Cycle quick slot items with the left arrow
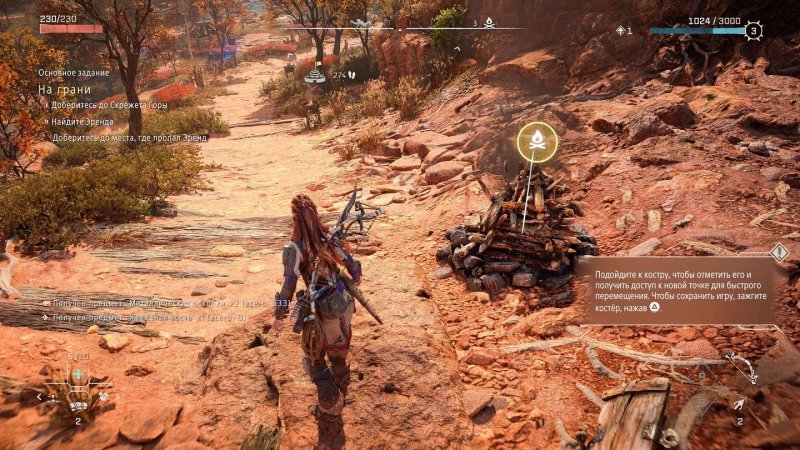Screen dimensions: 800x450 [41, 397]
